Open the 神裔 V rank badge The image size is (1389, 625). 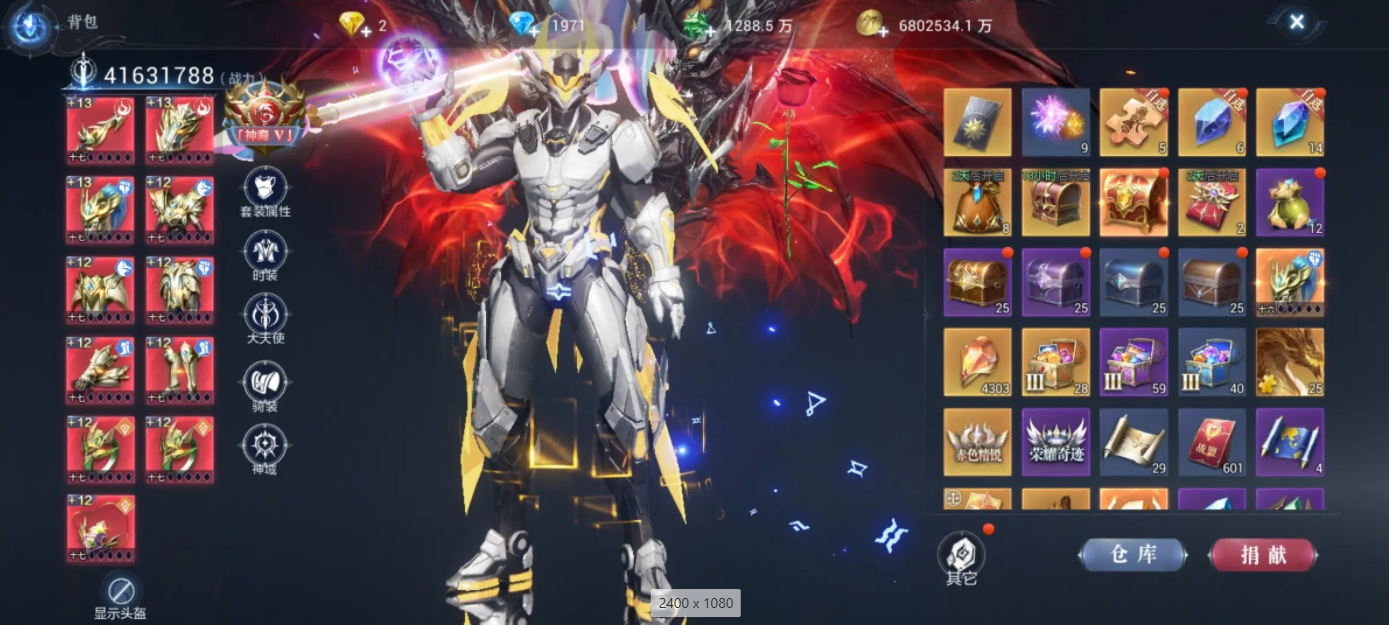[265, 116]
